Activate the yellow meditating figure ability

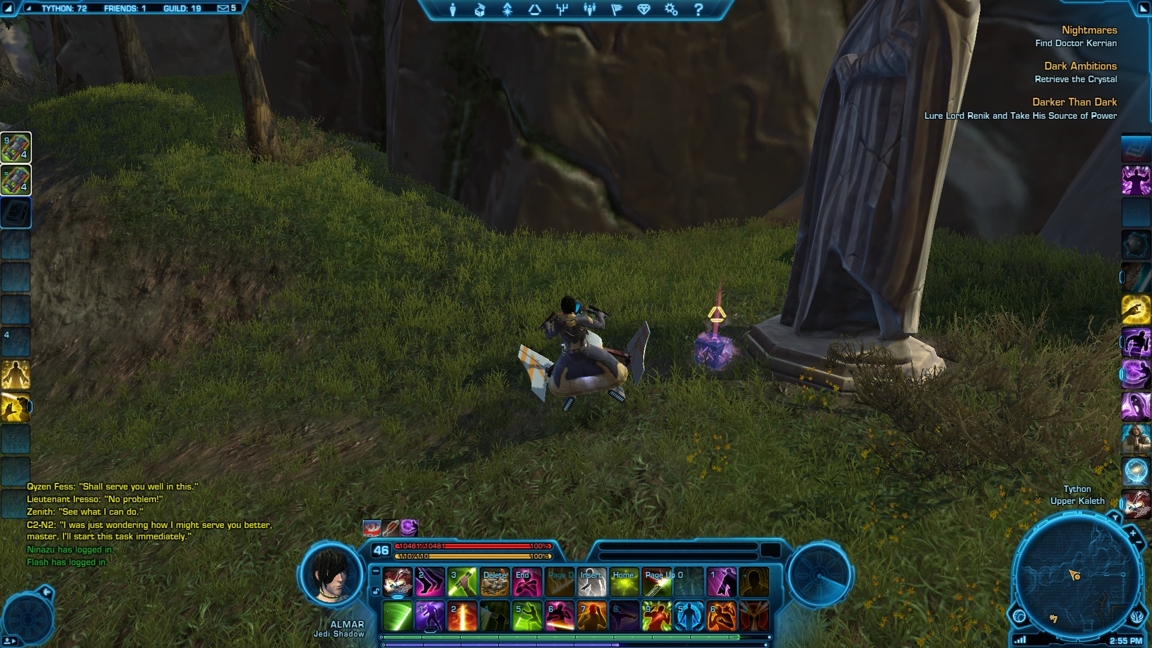click(x=15, y=375)
